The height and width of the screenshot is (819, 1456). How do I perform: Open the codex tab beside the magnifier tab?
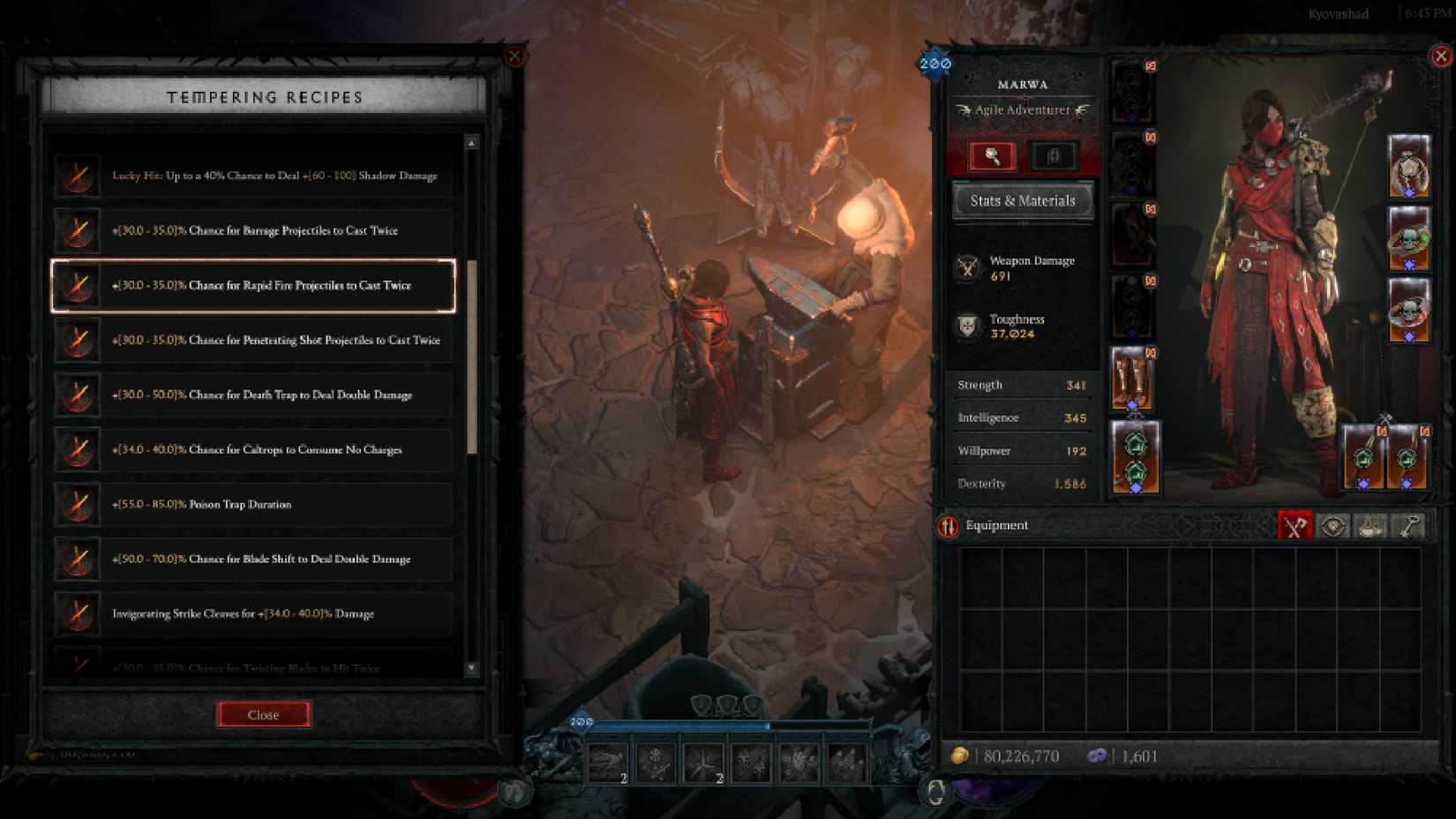[x=1055, y=156]
